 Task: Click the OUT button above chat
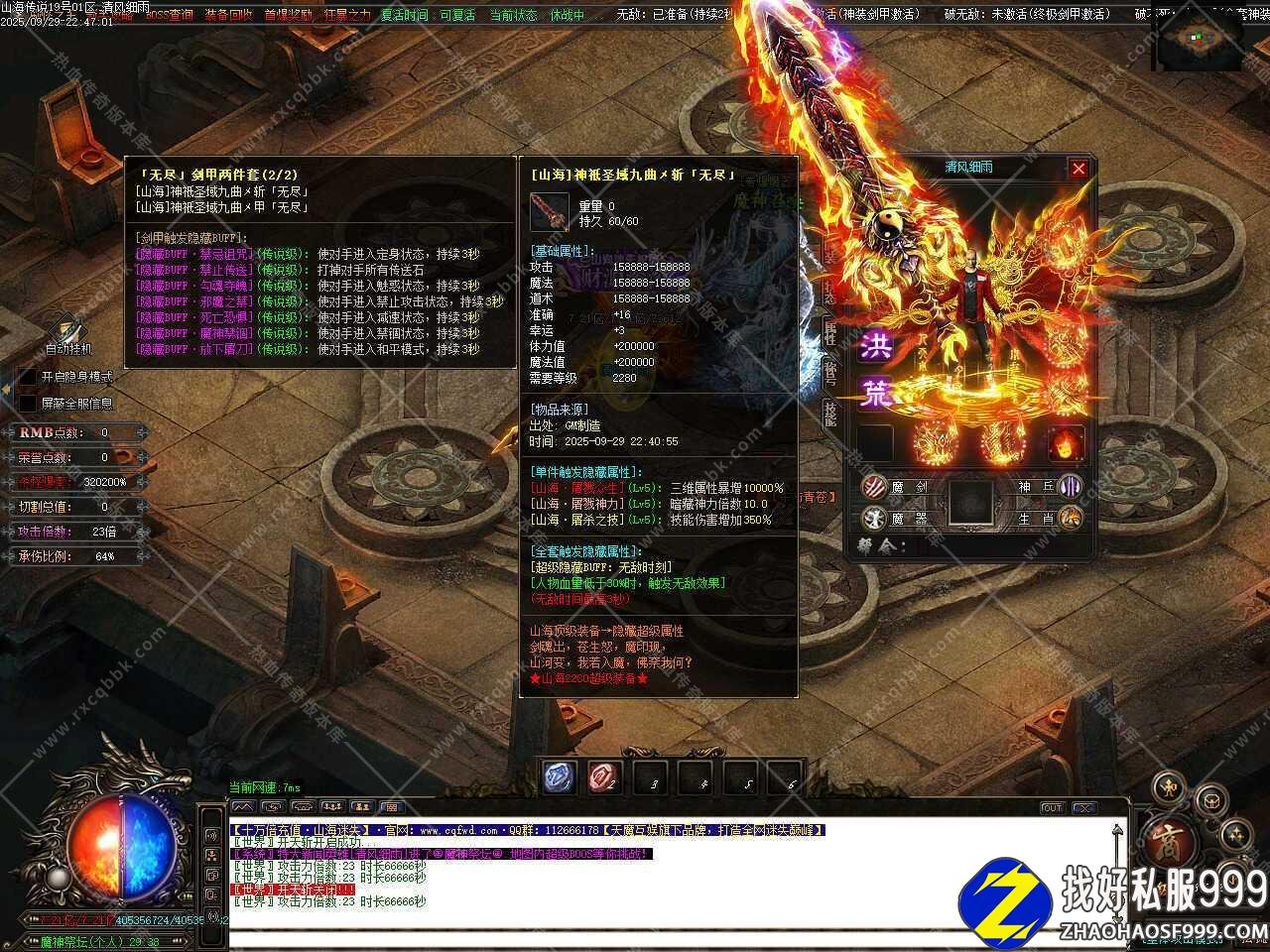(1052, 808)
